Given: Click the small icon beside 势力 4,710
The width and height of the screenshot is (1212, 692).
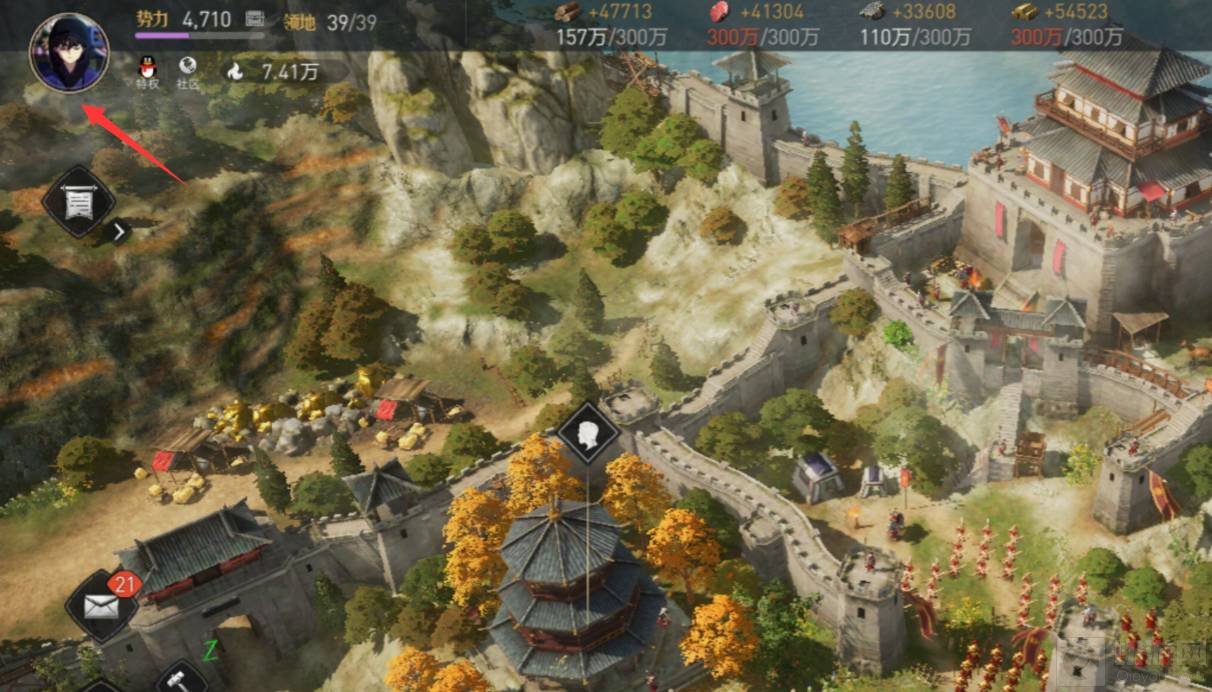Looking at the screenshot, I should coord(255,18).
